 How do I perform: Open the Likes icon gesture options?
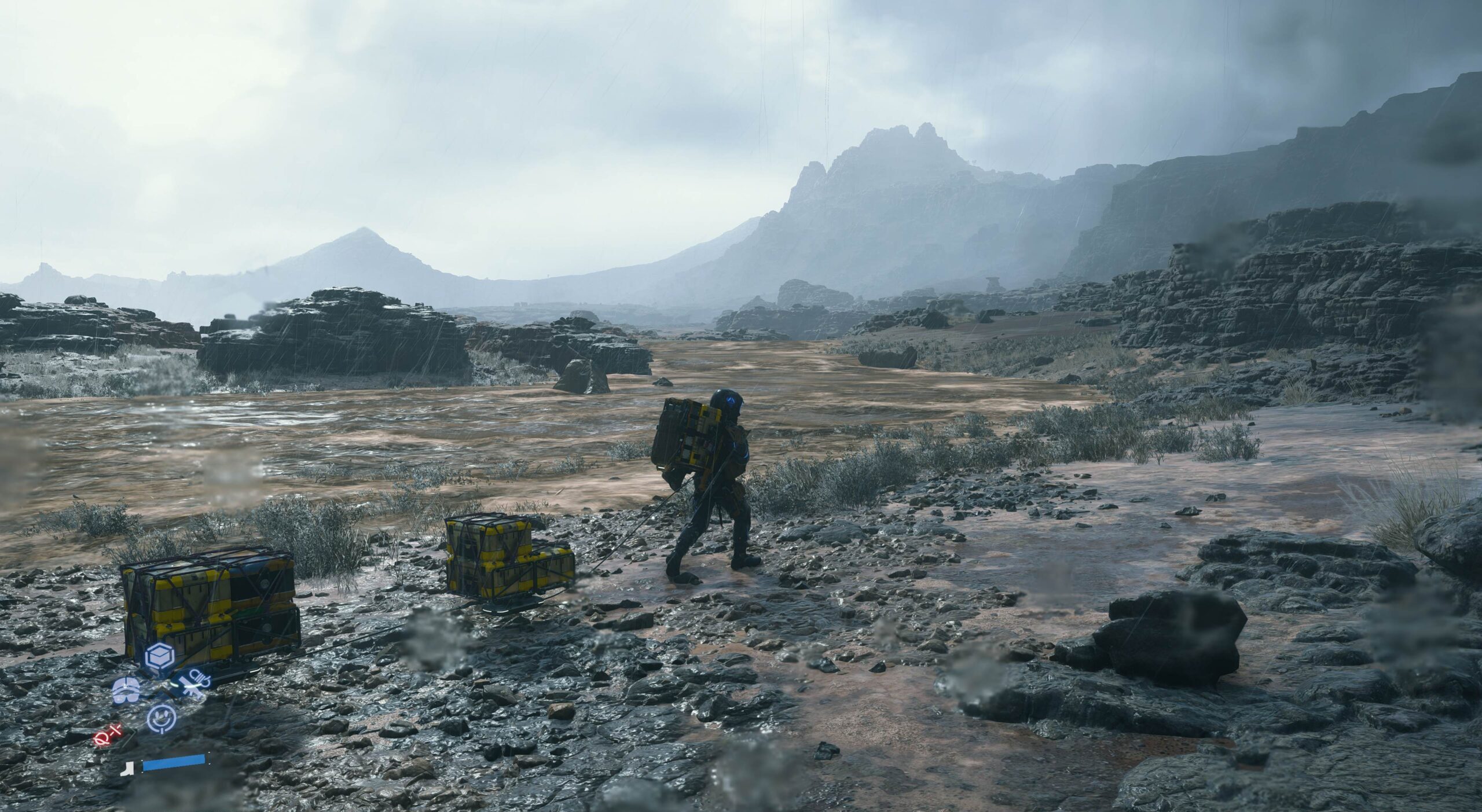[x=161, y=719]
